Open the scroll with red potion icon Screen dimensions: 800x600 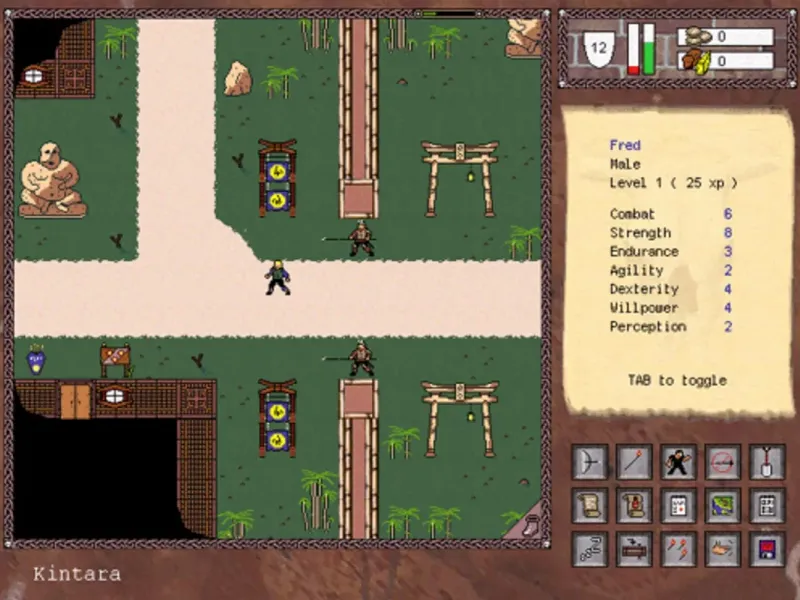pyautogui.click(x=633, y=505)
